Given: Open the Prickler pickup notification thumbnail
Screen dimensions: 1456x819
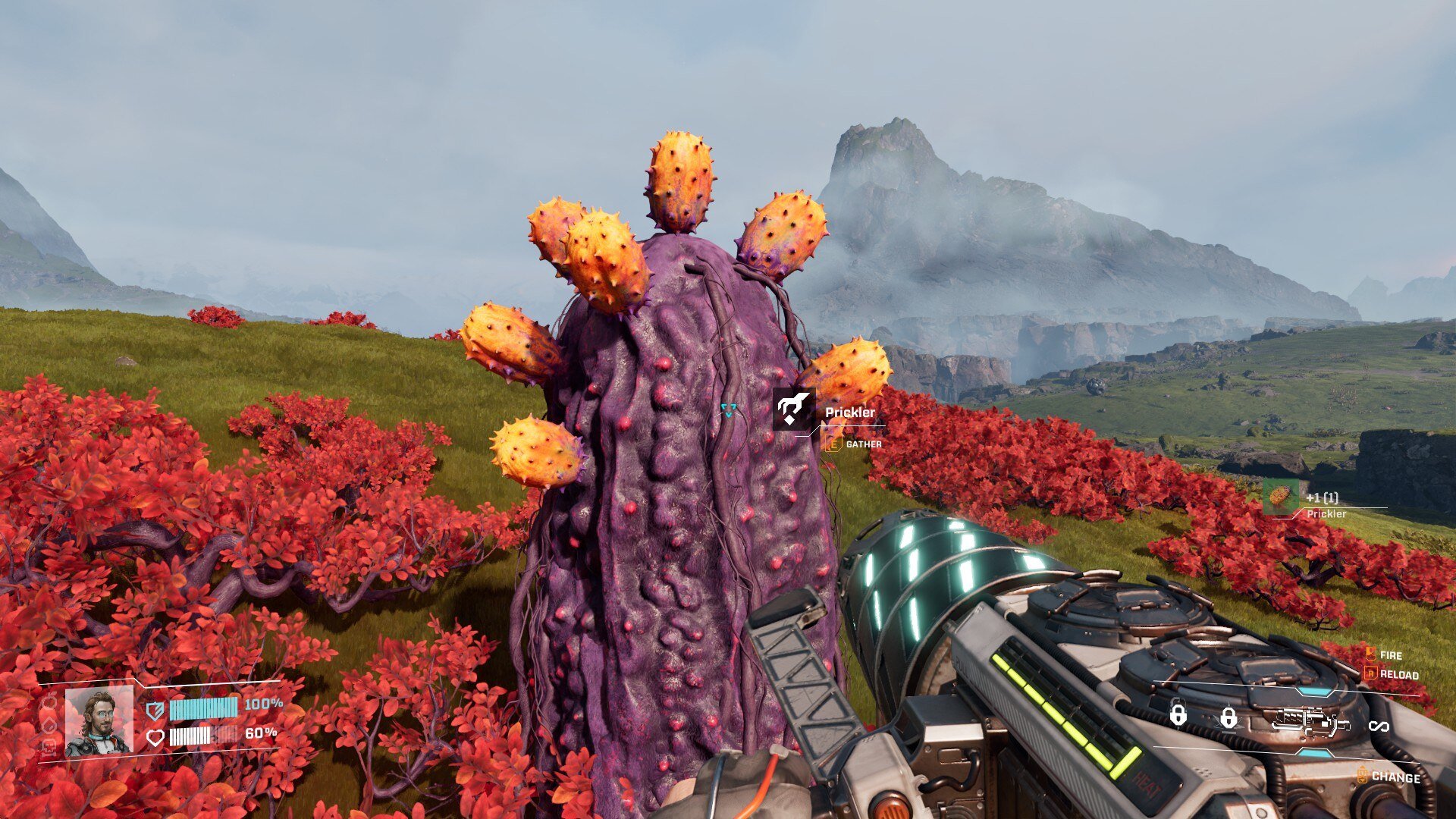Looking at the screenshot, I should coord(1280,497).
